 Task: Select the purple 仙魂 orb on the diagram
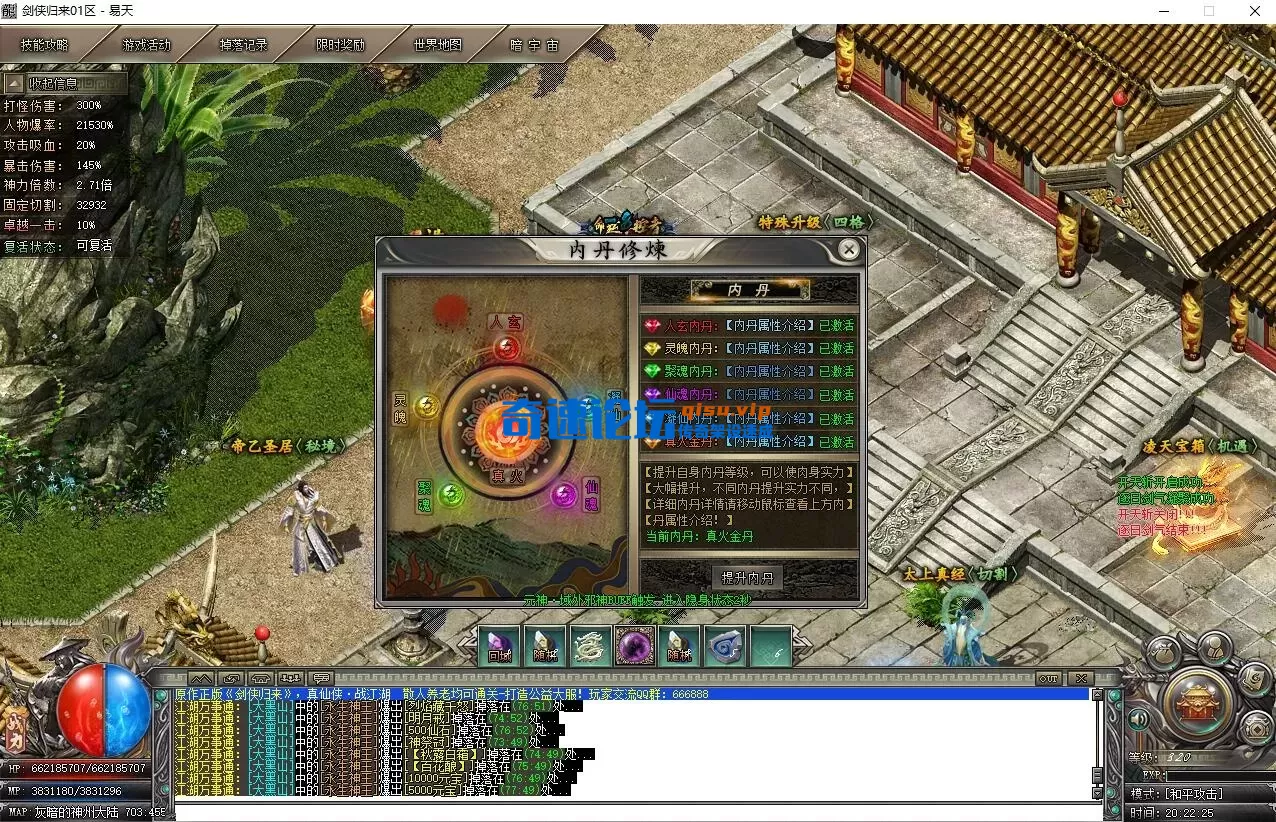[x=564, y=492]
